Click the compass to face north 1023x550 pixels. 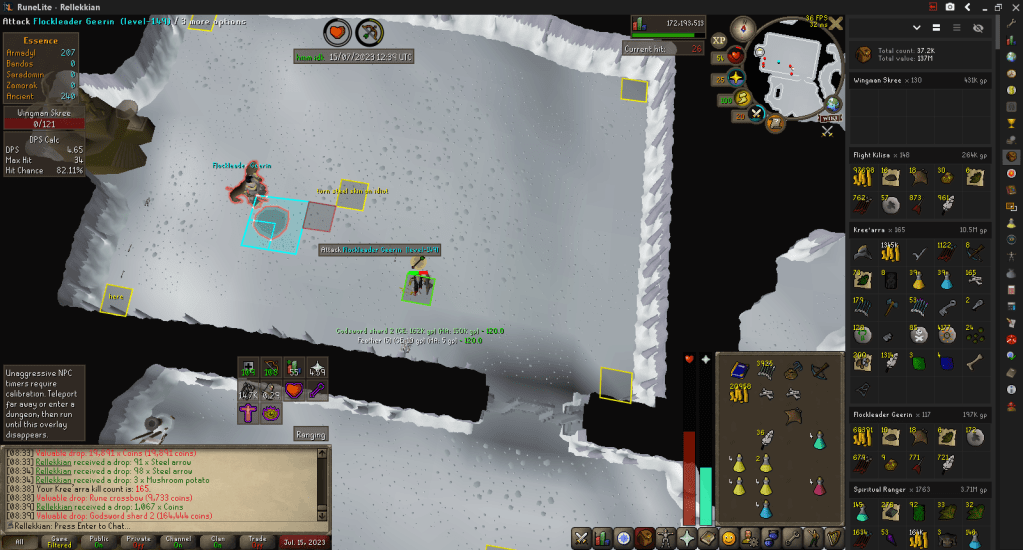[743, 27]
